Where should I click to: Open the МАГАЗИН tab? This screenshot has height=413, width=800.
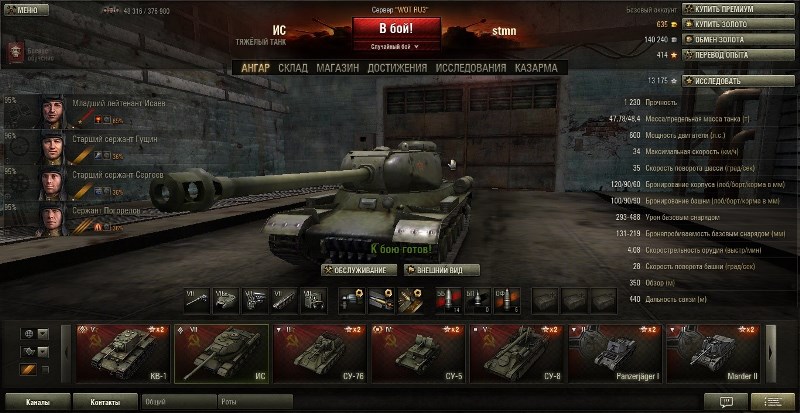click(336, 68)
